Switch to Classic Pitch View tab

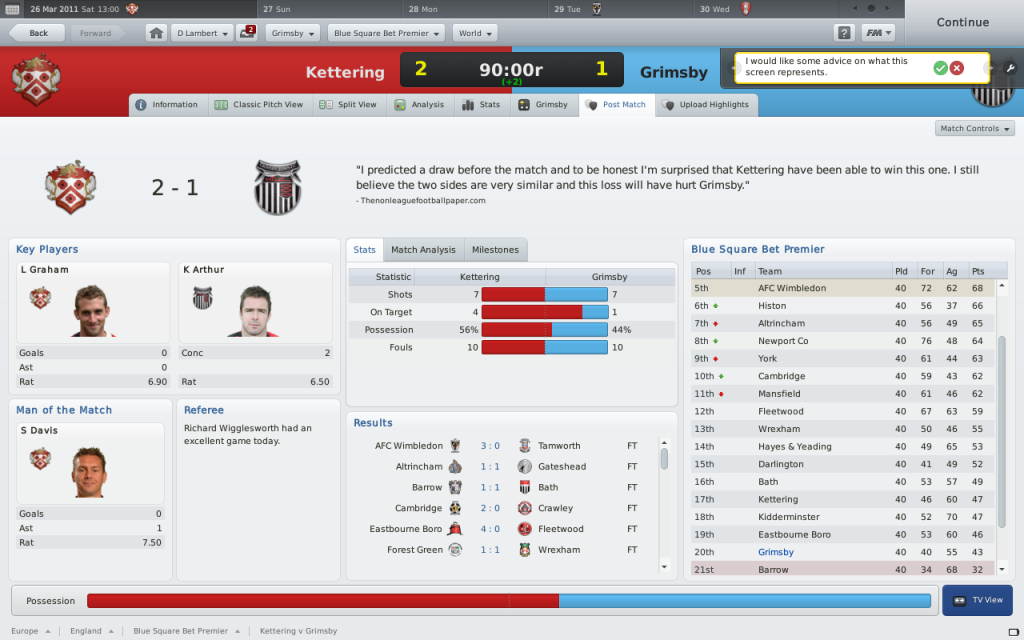(259, 105)
